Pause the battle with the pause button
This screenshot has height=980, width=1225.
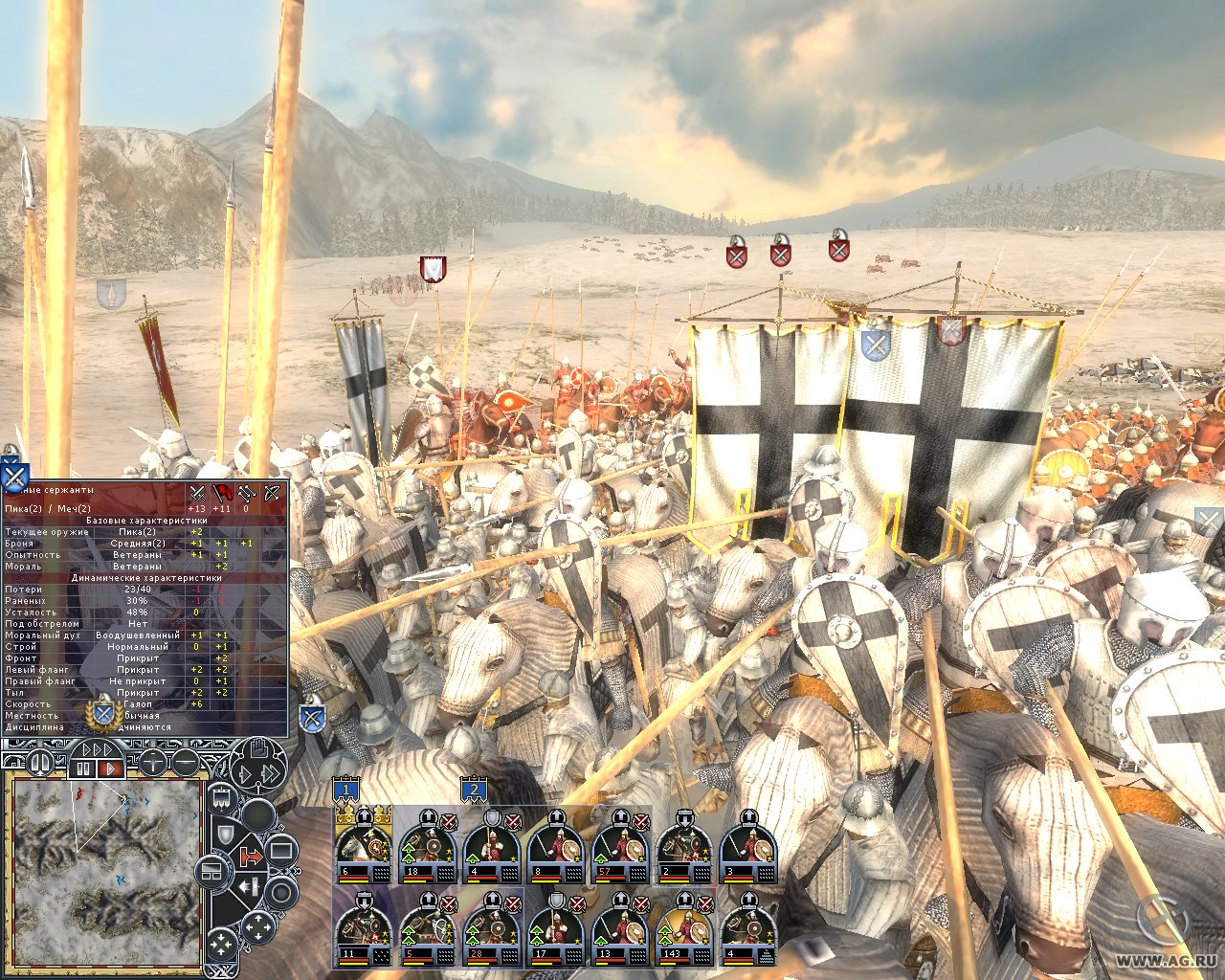tap(83, 768)
